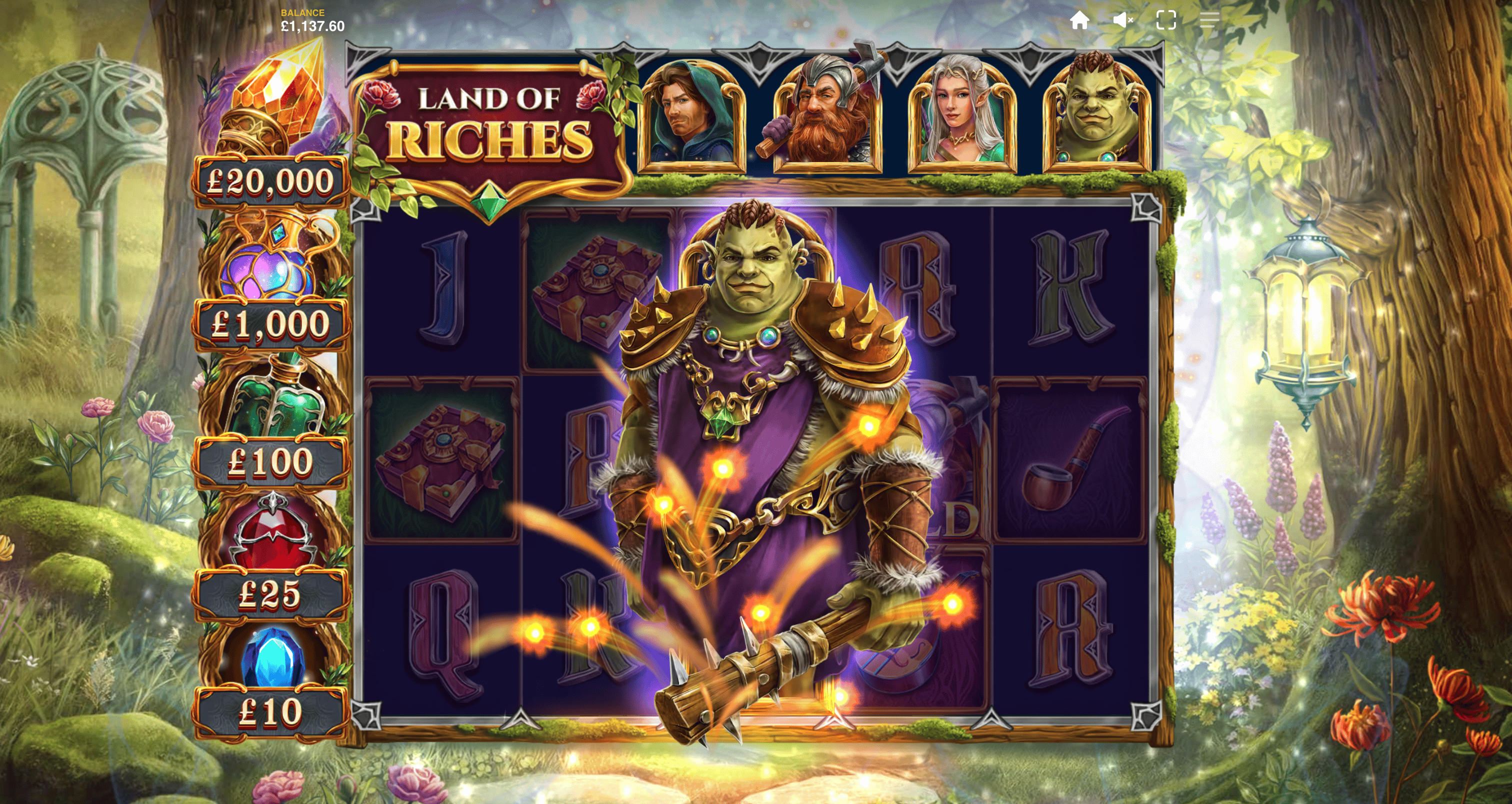
Task: Open the hamburger menu
Action: click(x=1209, y=21)
